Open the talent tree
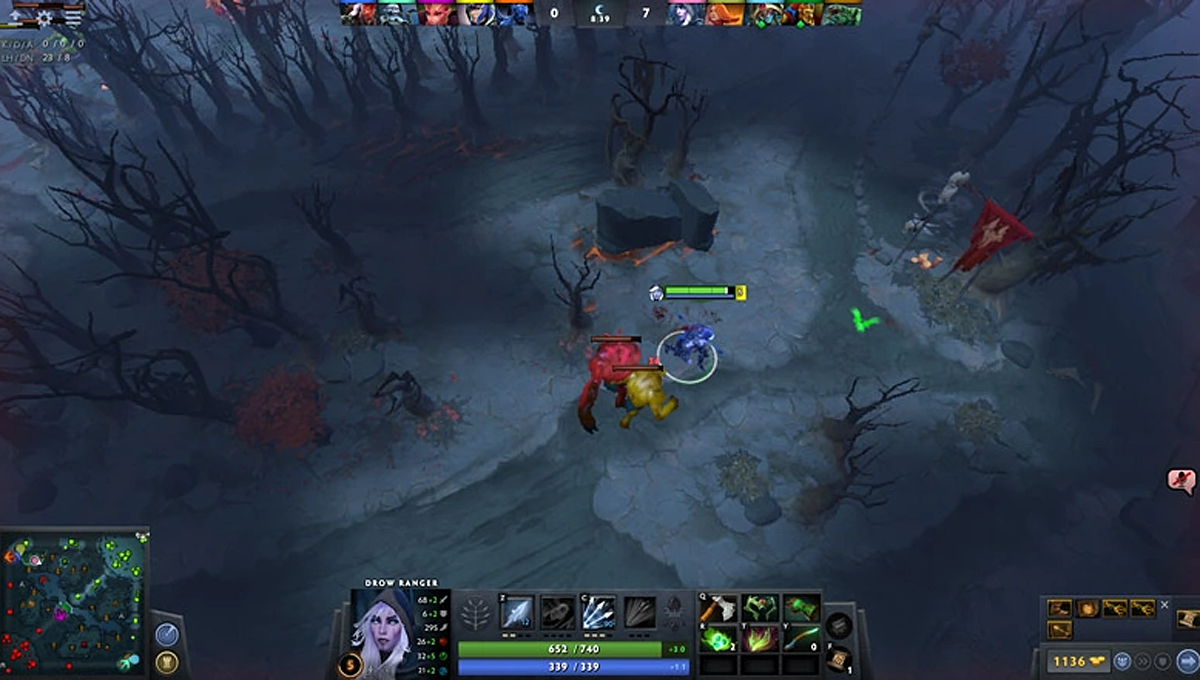The image size is (1200, 680). 477,612
